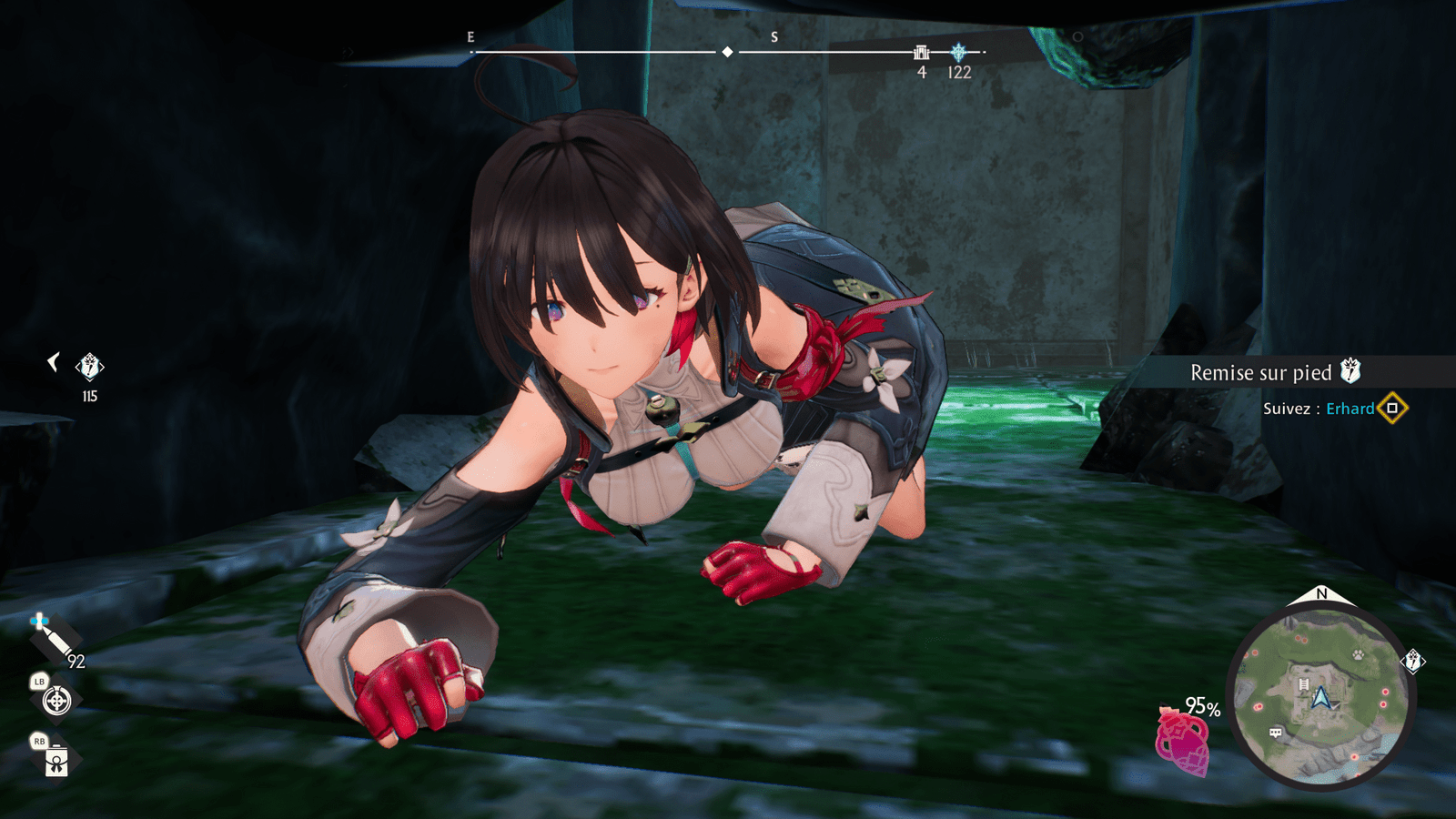Screen dimensions: 1456x819
Task: Use the flask item slot
Action: coord(56,760)
